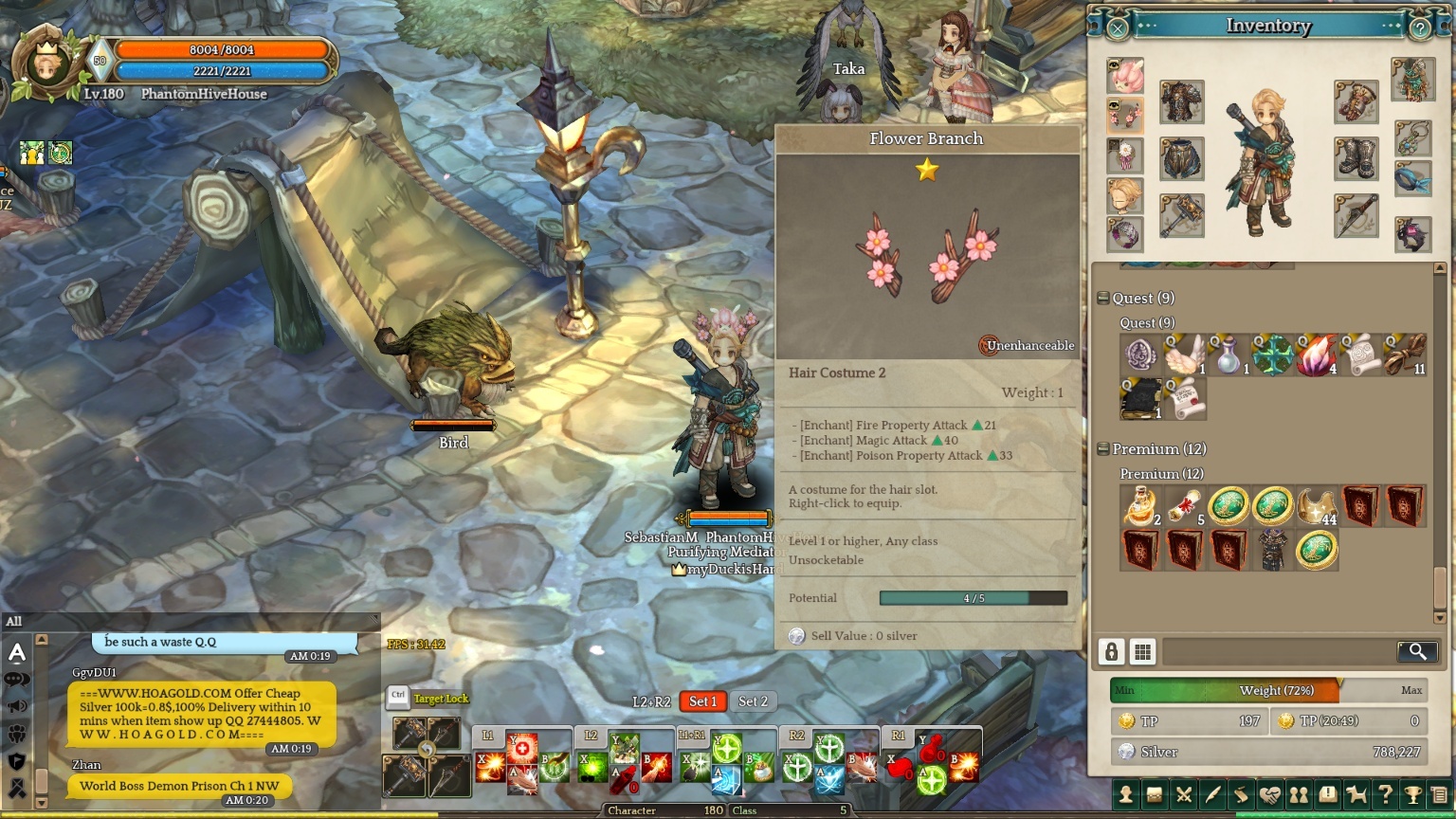This screenshot has height=819, width=1456.
Task: Close the Inventory window
Action: coord(1118,28)
